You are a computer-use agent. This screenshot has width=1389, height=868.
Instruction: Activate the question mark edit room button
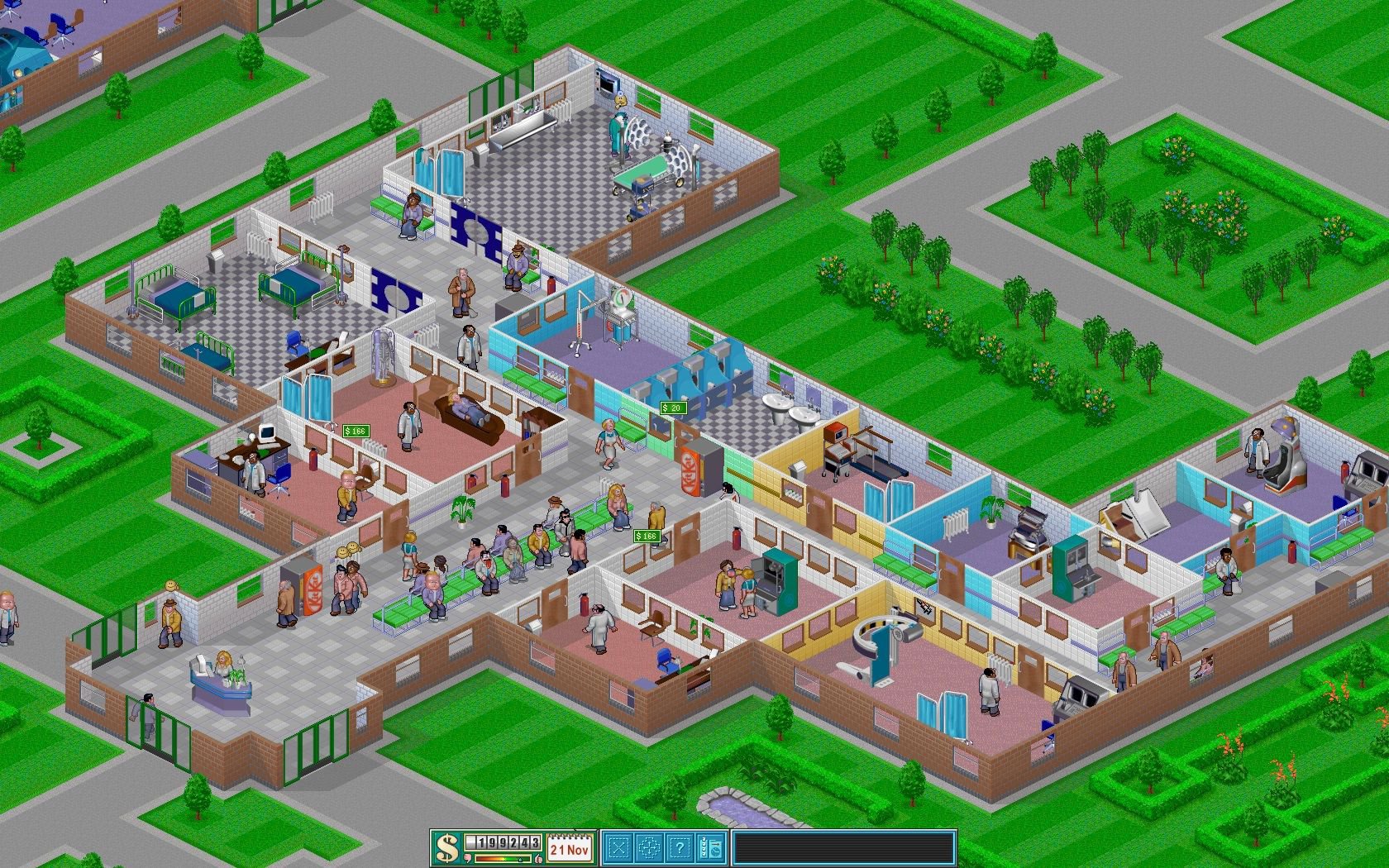point(680,847)
